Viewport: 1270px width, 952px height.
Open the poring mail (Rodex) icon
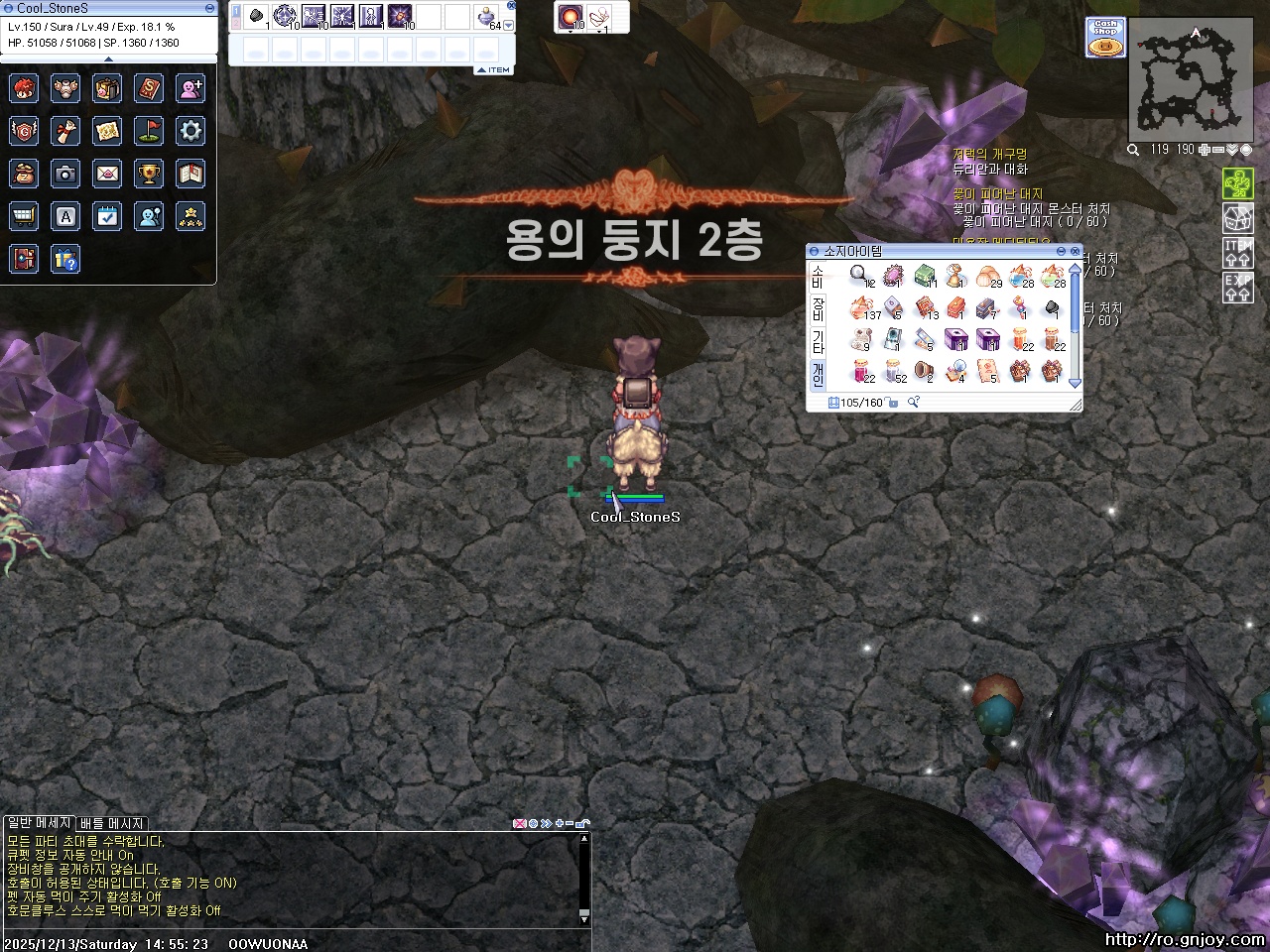[x=107, y=174]
